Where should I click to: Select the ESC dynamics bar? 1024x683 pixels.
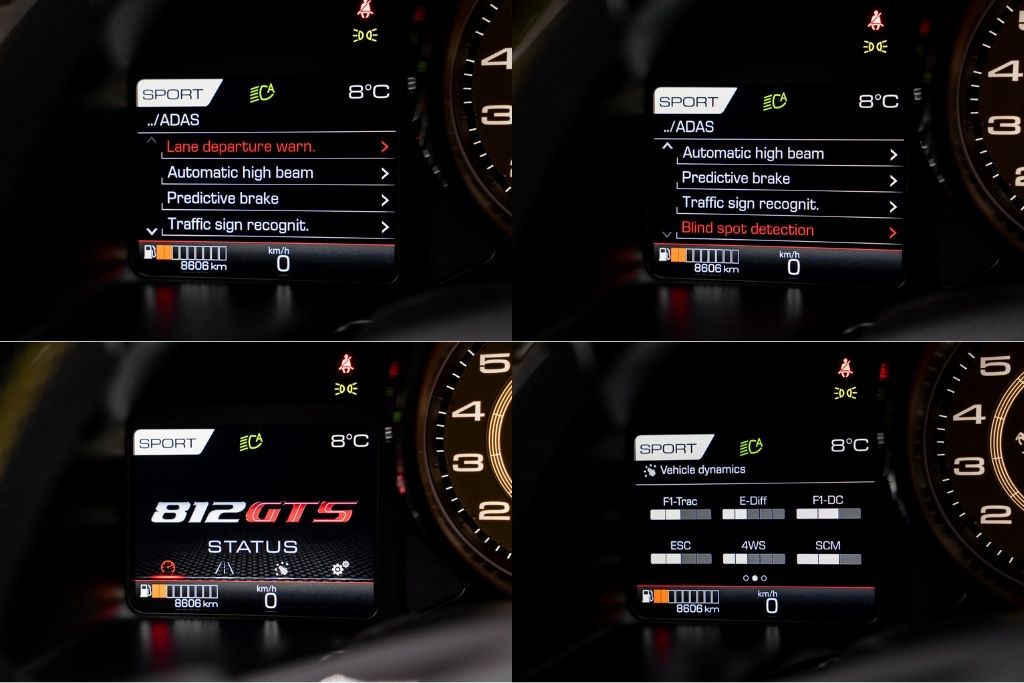click(680, 559)
